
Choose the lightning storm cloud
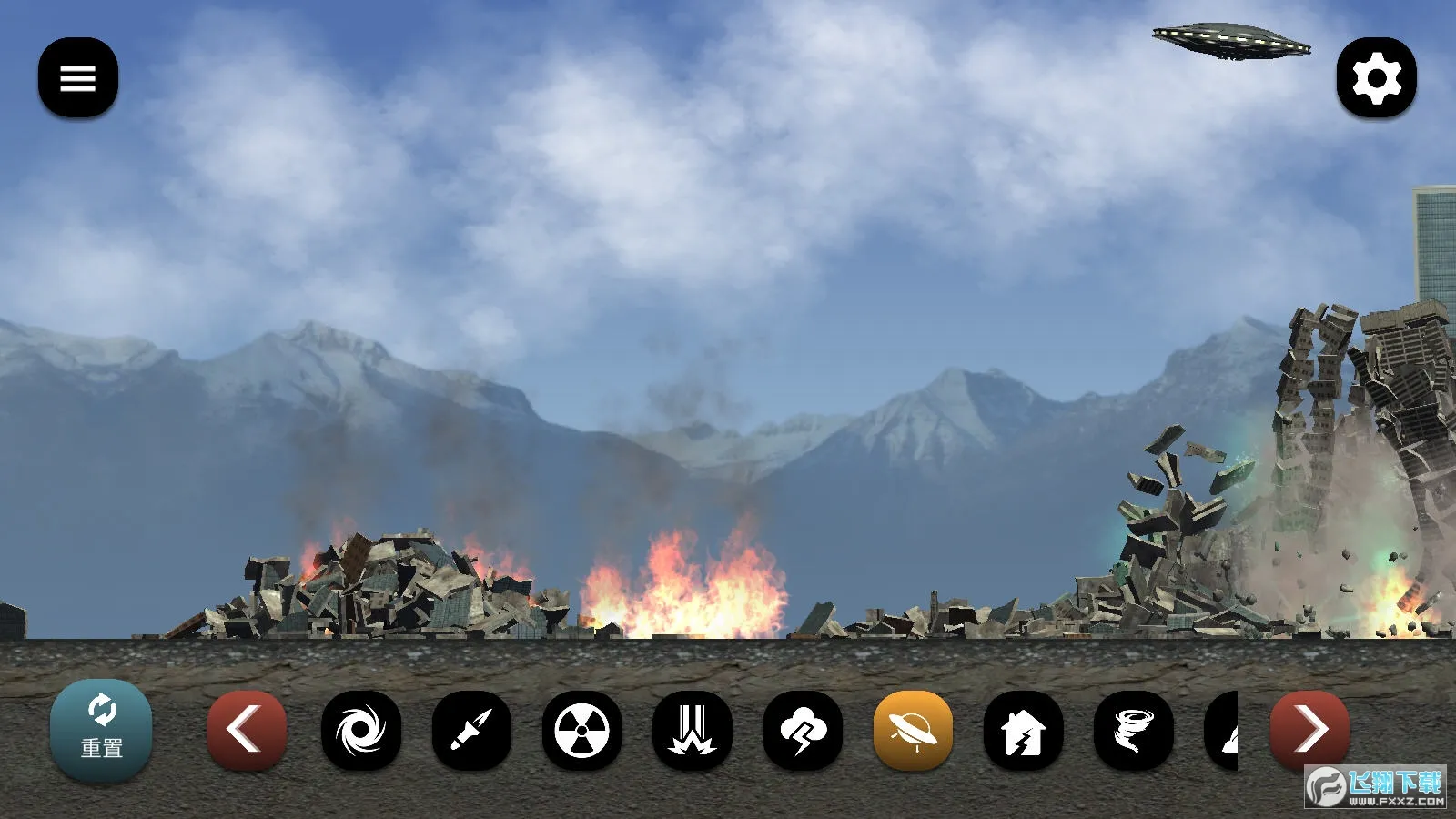click(x=803, y=730)
